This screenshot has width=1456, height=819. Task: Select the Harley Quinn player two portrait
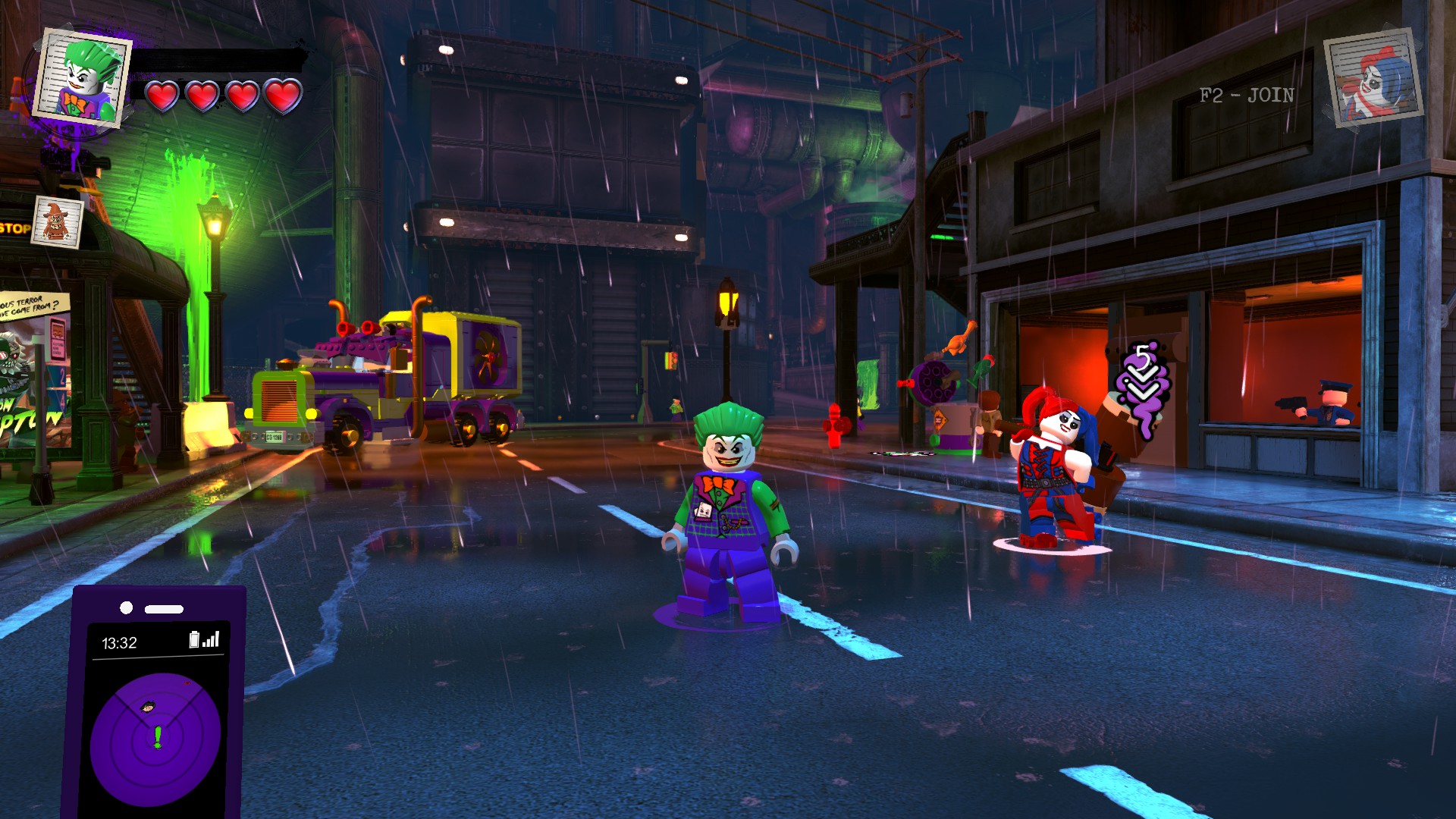[1373, 79]
